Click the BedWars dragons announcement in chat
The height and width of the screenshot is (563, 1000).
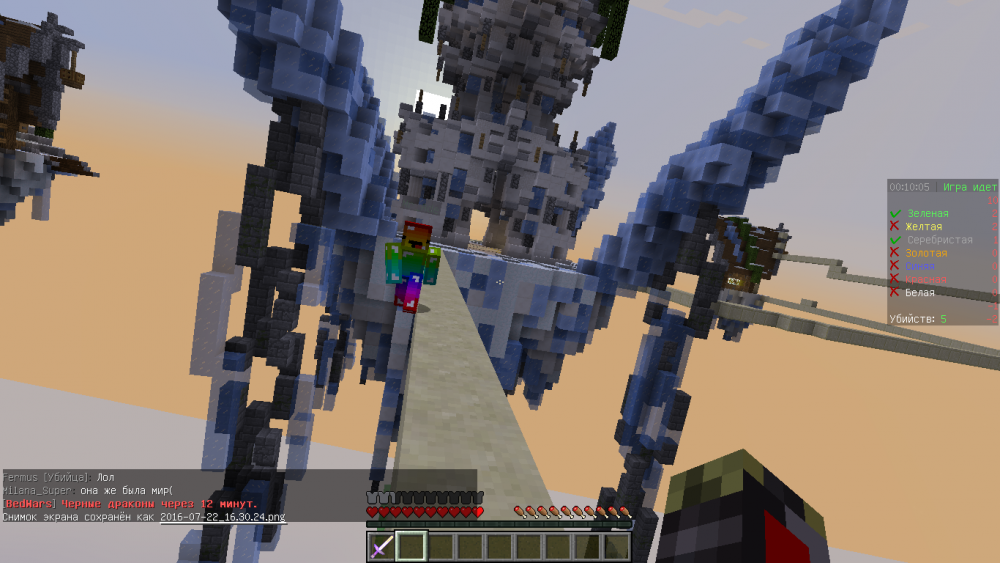130,504
